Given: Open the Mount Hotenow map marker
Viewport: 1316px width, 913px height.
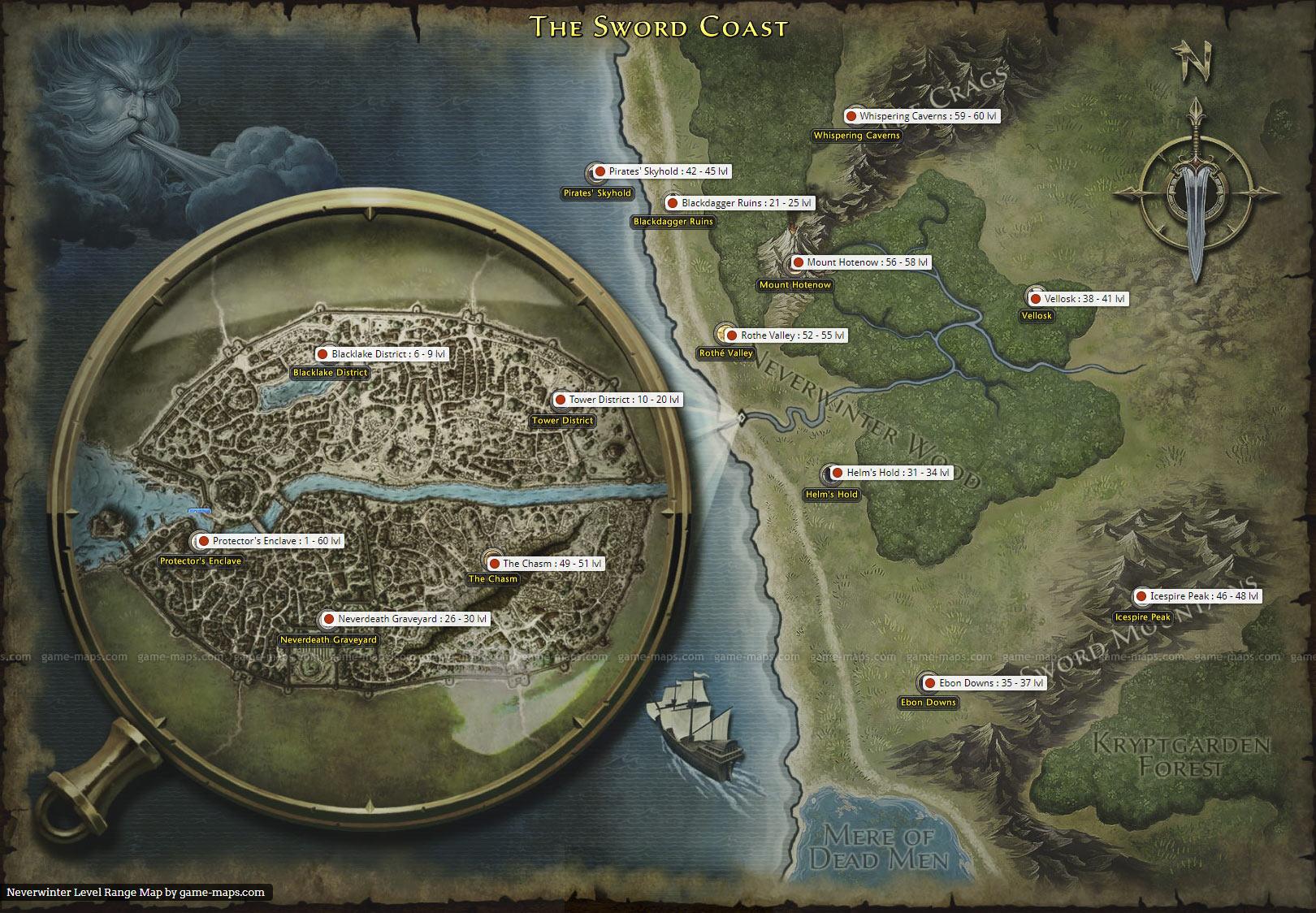Looking at the screenshot, I should (x=798, y=263).
